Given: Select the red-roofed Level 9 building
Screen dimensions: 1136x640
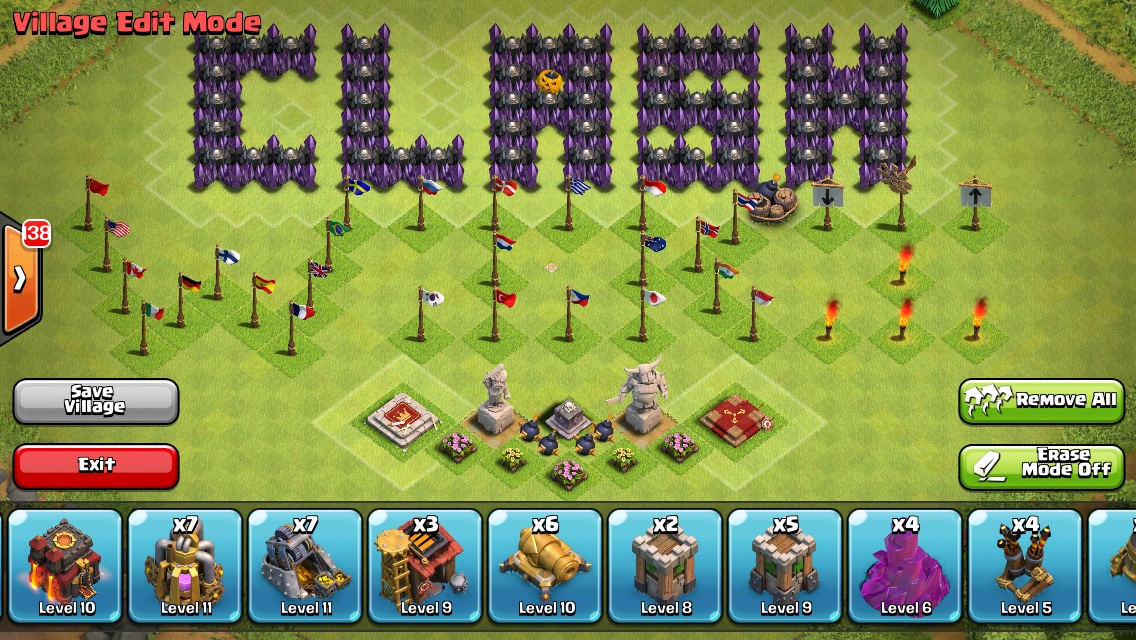Looking at the screenshot, I should pos(426,565).
